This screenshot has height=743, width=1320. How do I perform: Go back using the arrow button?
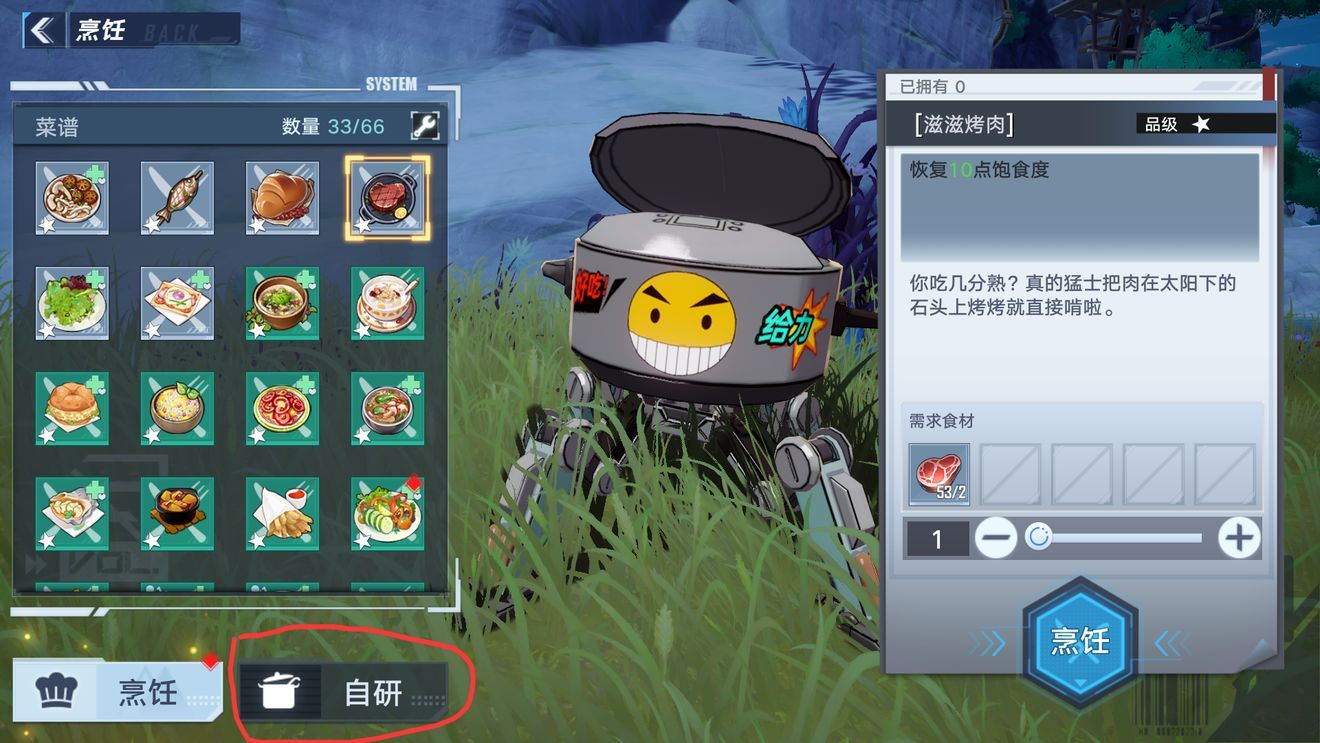[x=42, y=30]
